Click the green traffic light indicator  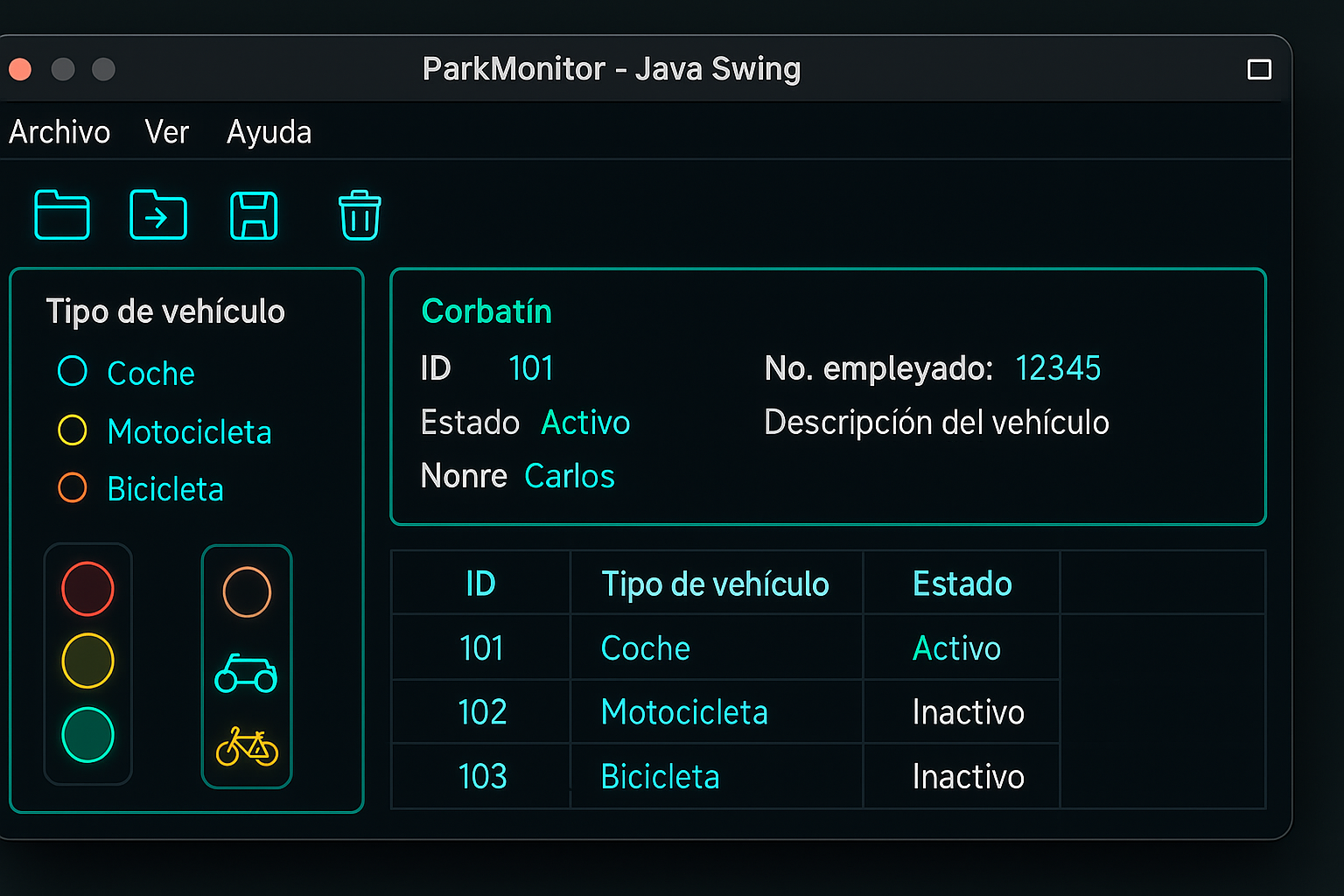[87, 734]
